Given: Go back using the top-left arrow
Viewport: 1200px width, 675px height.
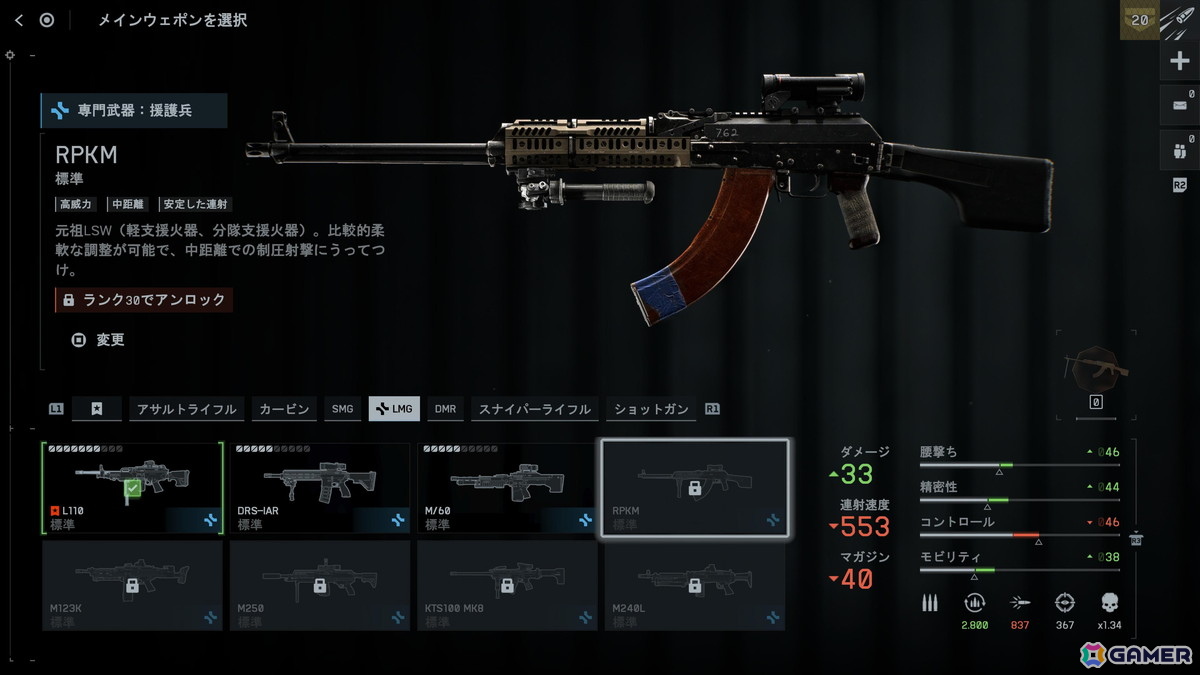Looking at the screenshot, I should [19, 20].
